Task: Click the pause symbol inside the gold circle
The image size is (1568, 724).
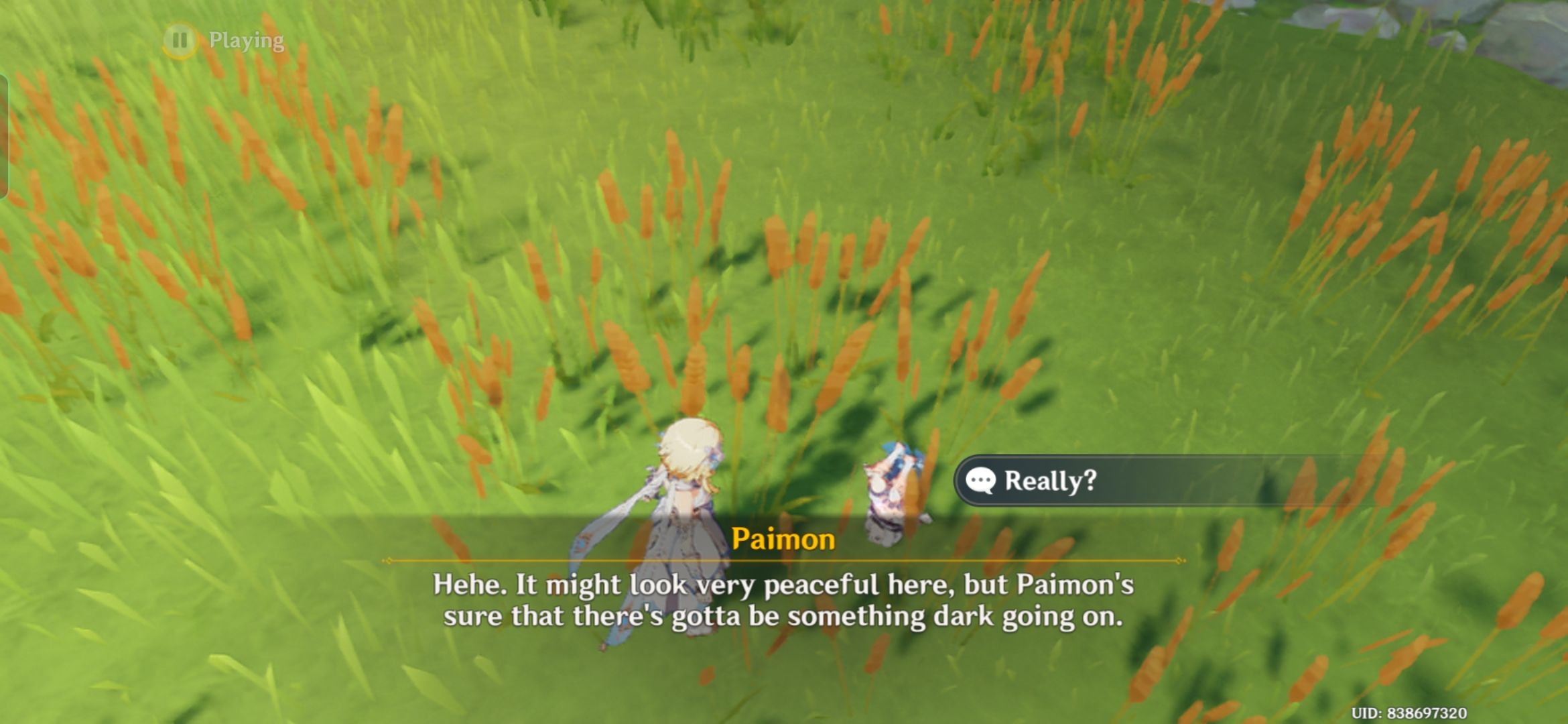Action: 180,40
